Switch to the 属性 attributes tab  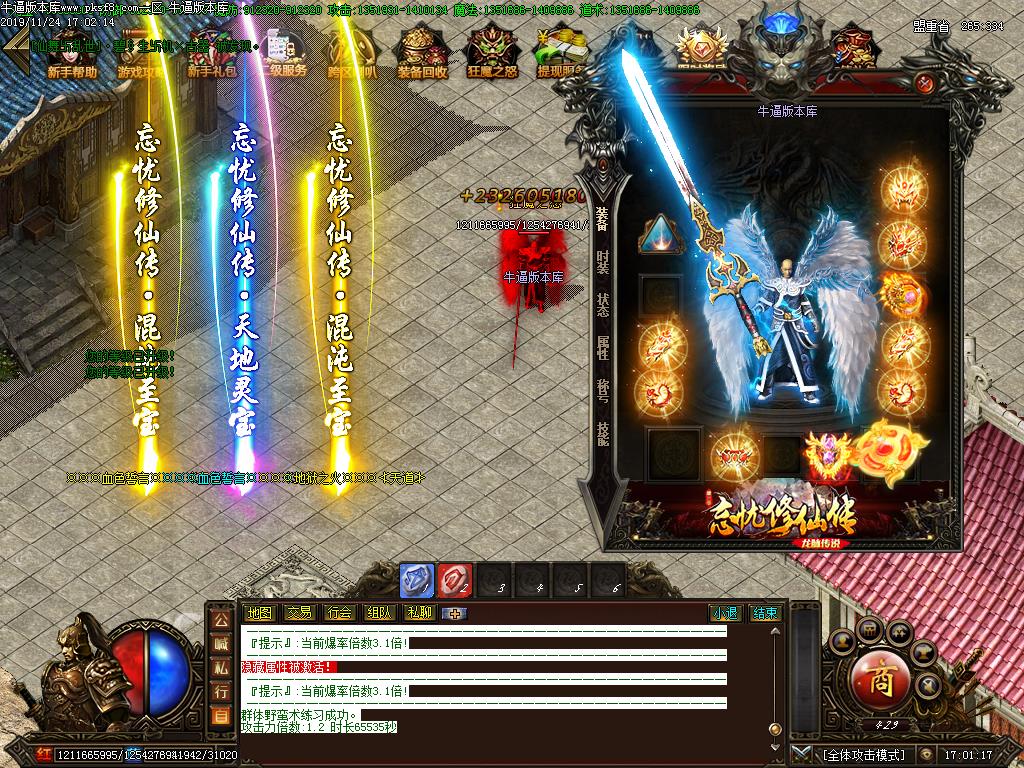602,348
